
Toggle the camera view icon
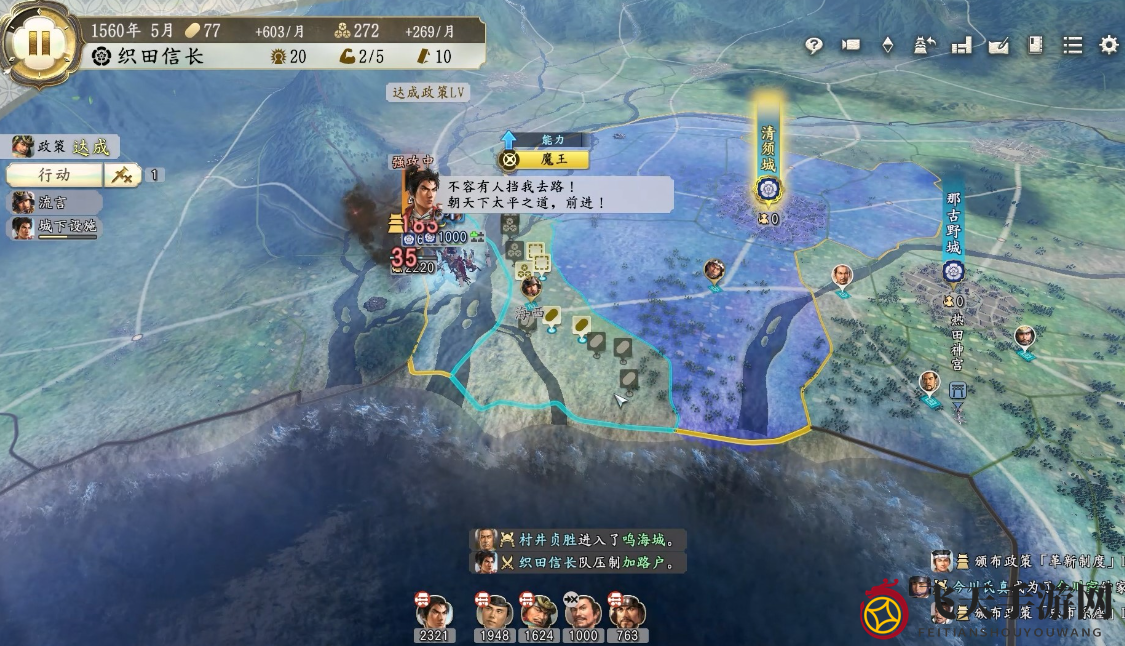[851, 45]
